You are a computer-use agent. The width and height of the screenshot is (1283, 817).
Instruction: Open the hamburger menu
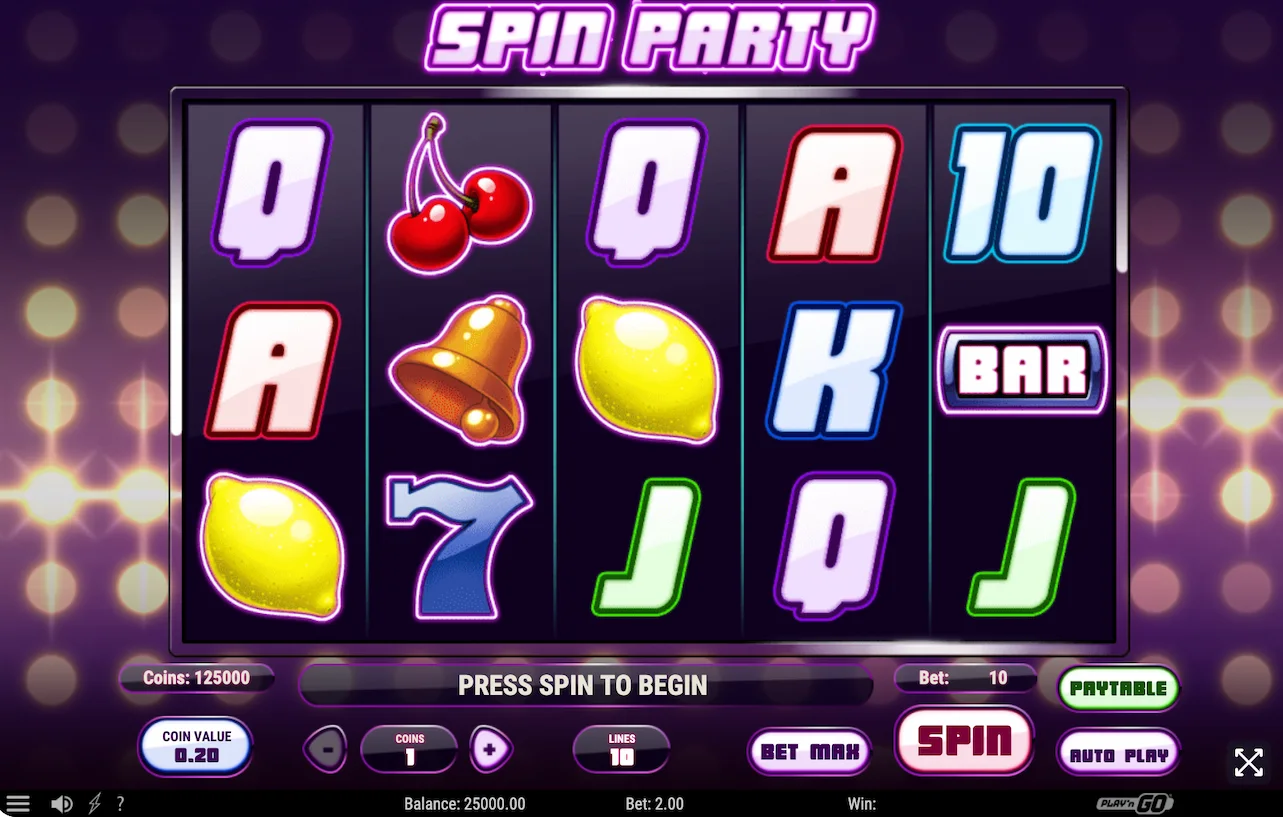(18, 804)
